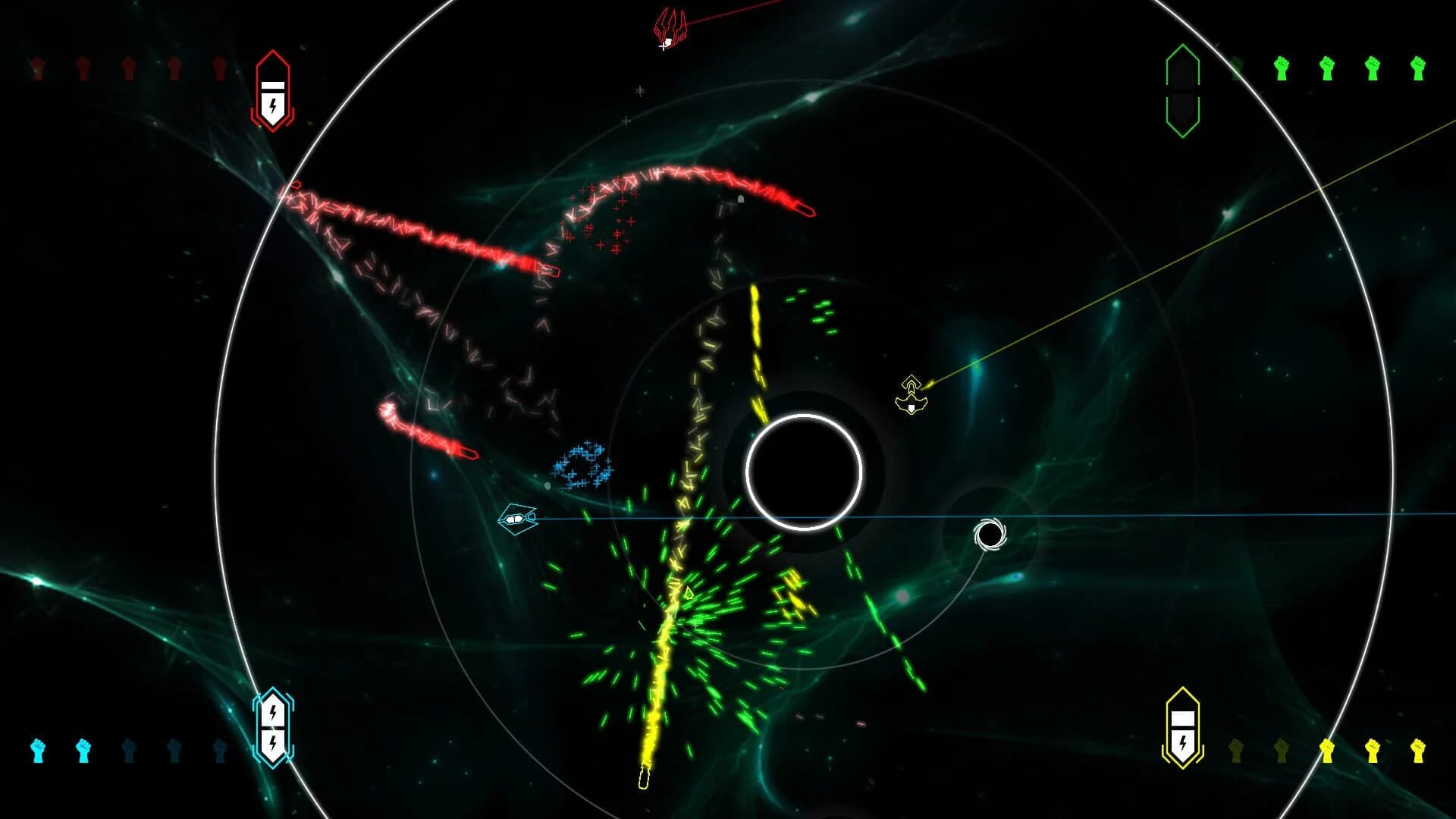Select the last dark blue fist icon
This screenshot has height=819, width=1456.
pyautogui.click(x=221, y=749)
